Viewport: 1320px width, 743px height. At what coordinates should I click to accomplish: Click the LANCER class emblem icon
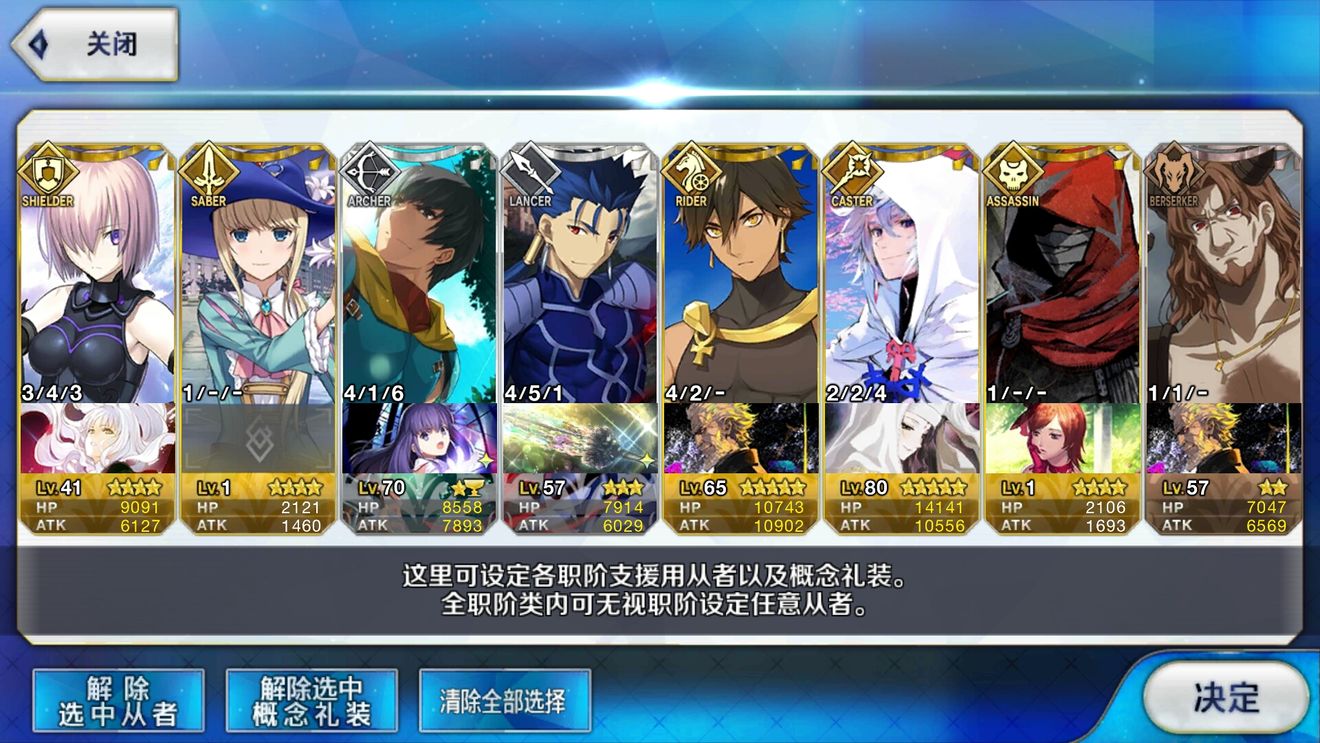[530, 170]
